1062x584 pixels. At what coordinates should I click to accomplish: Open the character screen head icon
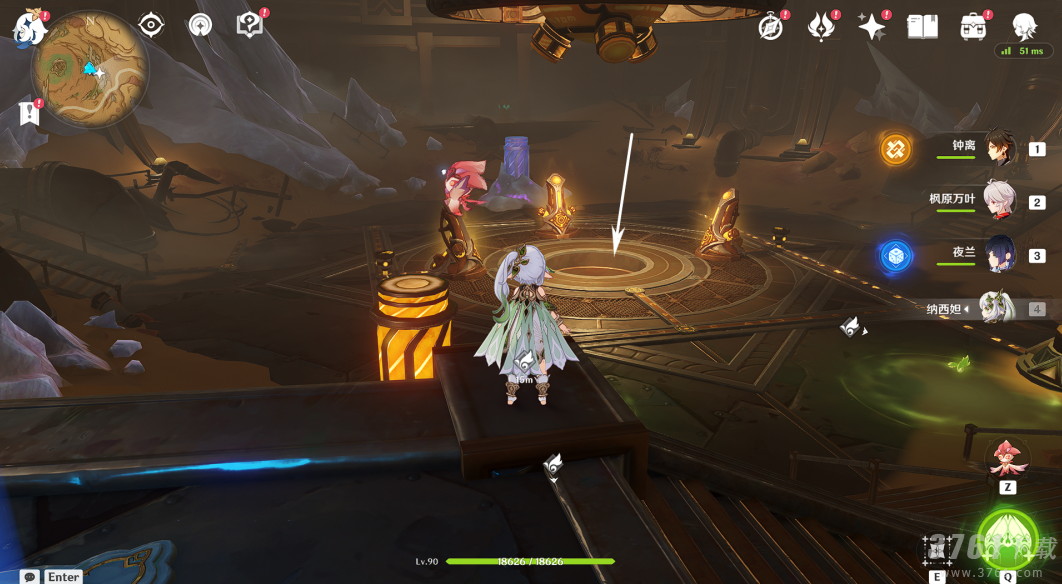point(1024,26)
